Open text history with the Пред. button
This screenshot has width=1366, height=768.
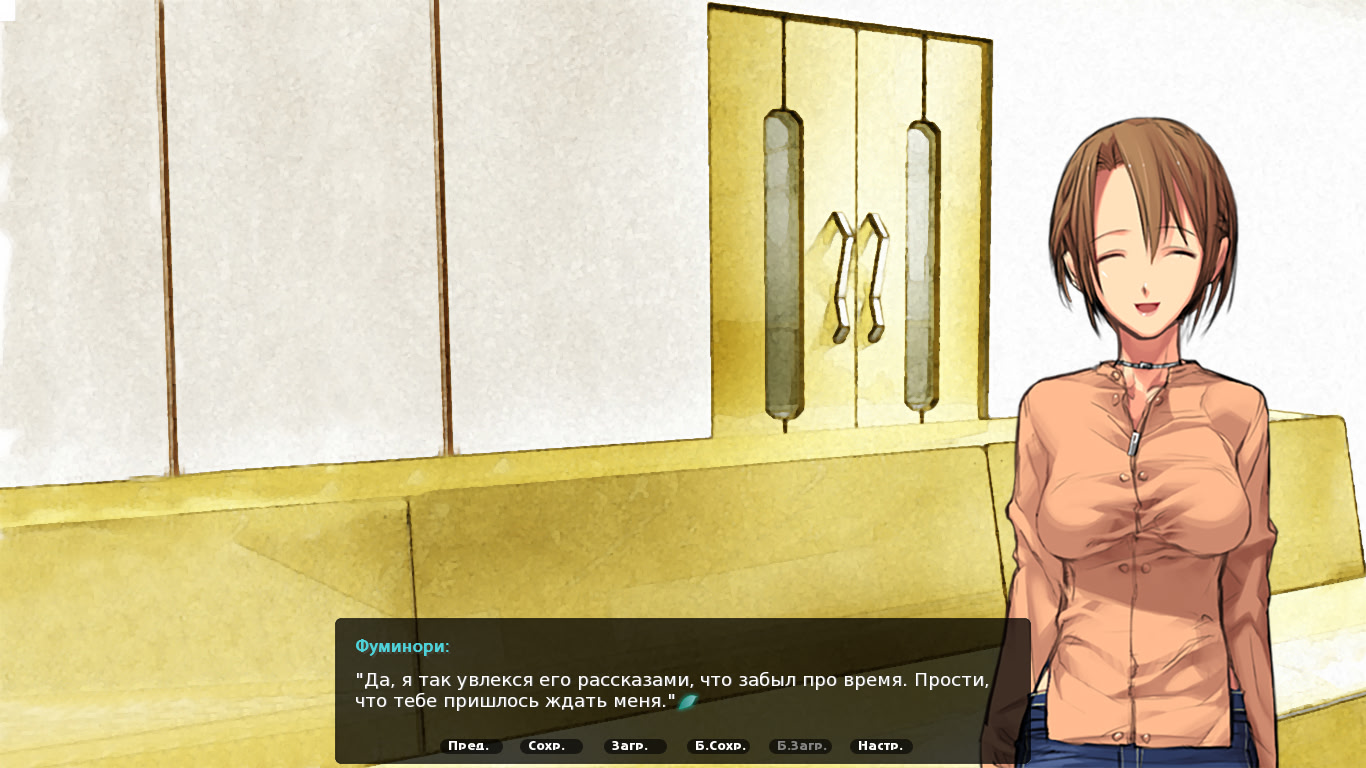coord(470,745)
